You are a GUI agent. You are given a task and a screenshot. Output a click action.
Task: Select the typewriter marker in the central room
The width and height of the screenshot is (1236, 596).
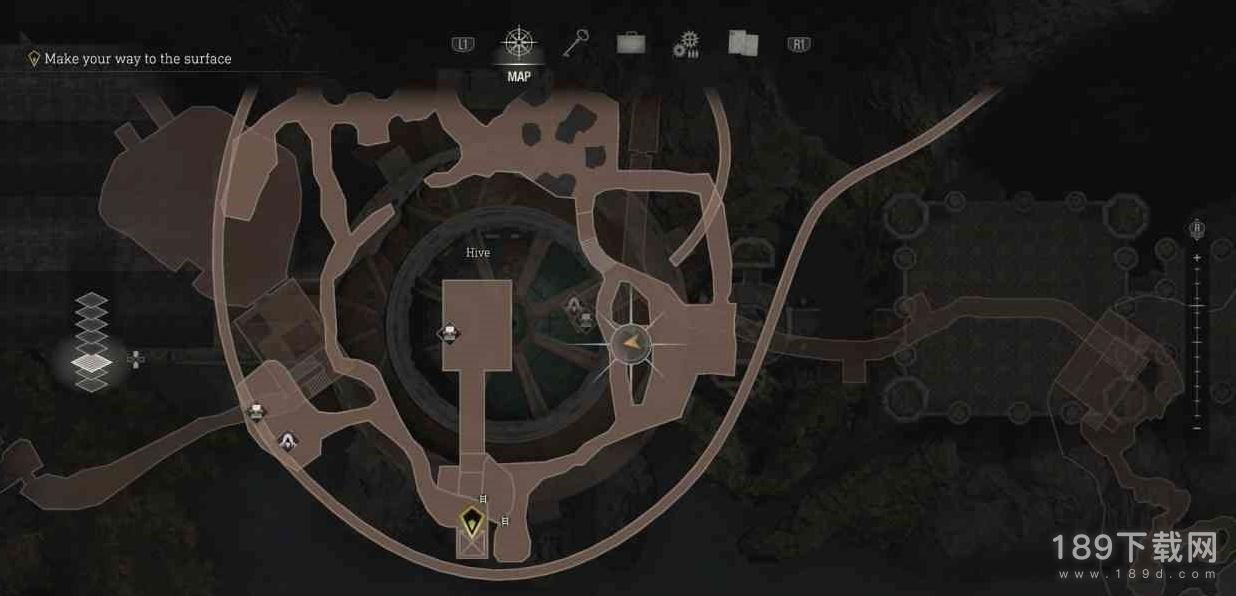(x=449, y=333)
